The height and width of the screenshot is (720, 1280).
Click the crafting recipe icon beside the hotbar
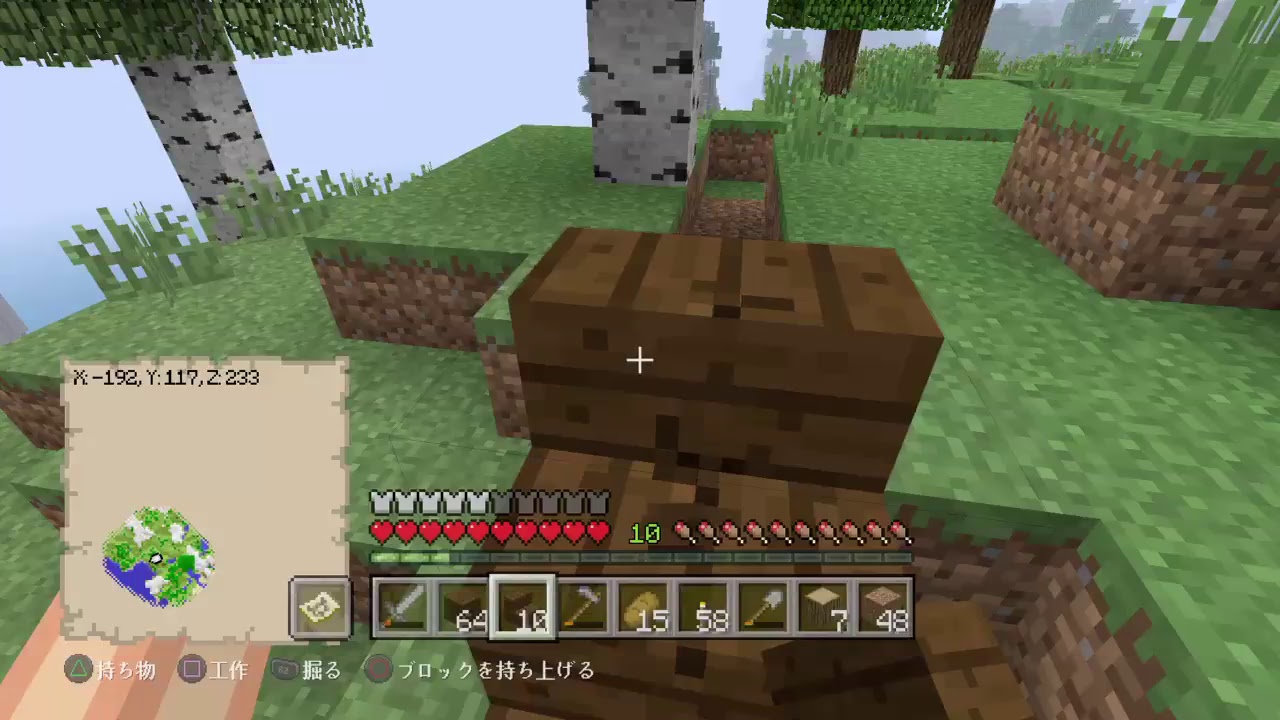click(318, 608)
